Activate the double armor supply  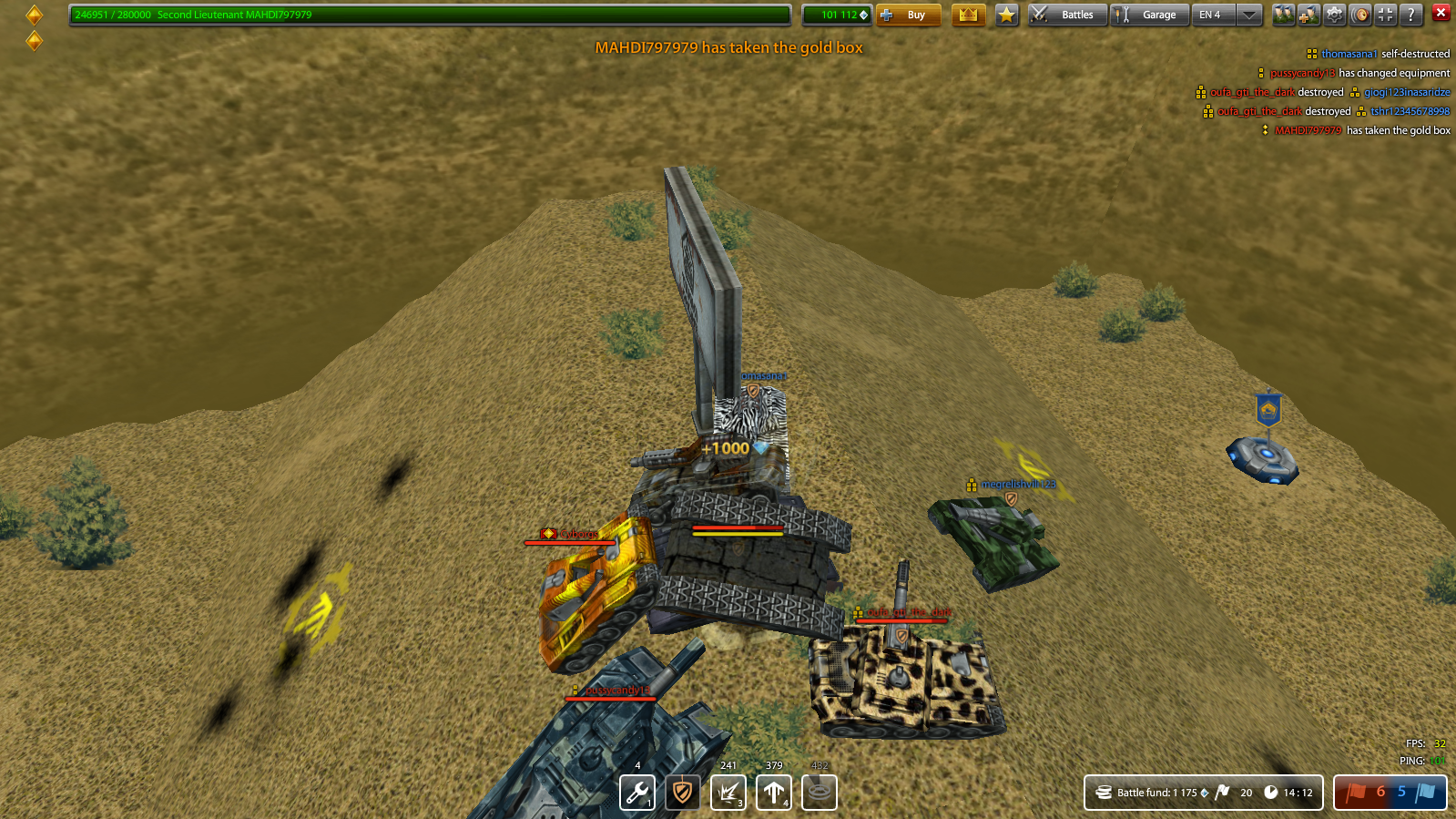[683, 792]
